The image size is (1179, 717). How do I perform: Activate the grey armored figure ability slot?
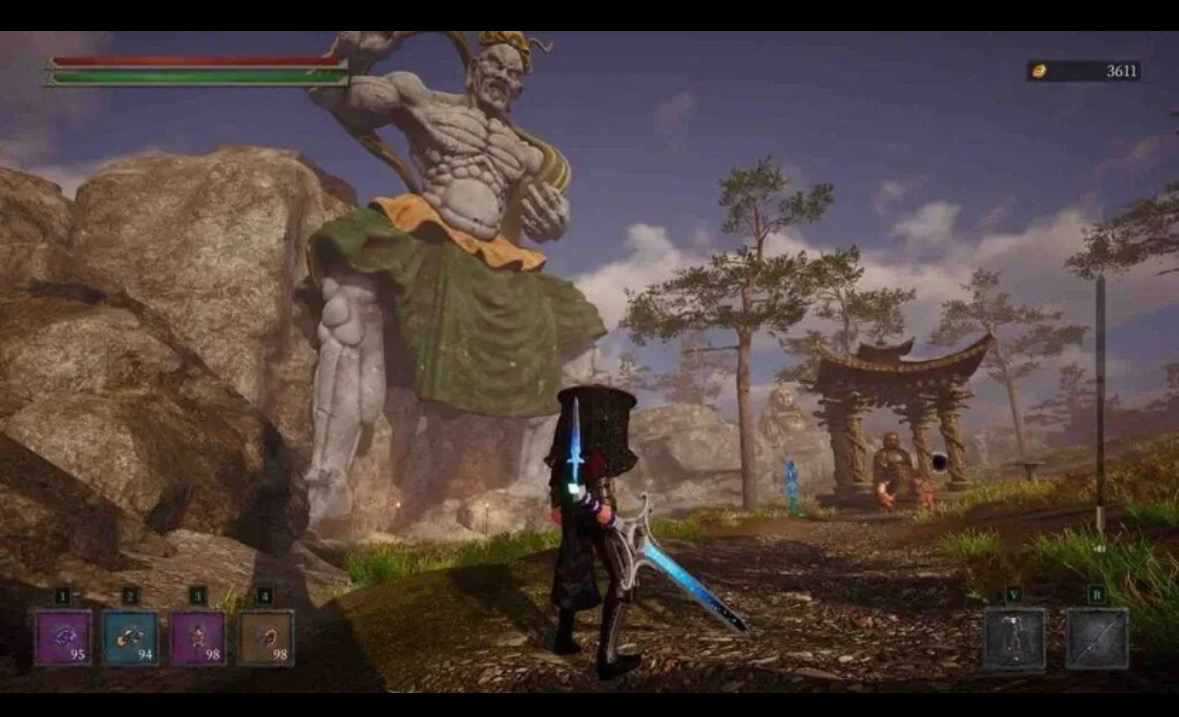click(1013, 638)
